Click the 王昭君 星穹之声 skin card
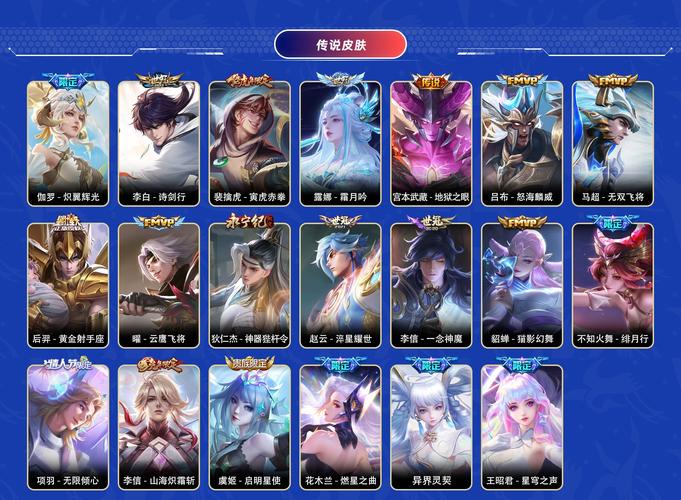 pos(522,425)
